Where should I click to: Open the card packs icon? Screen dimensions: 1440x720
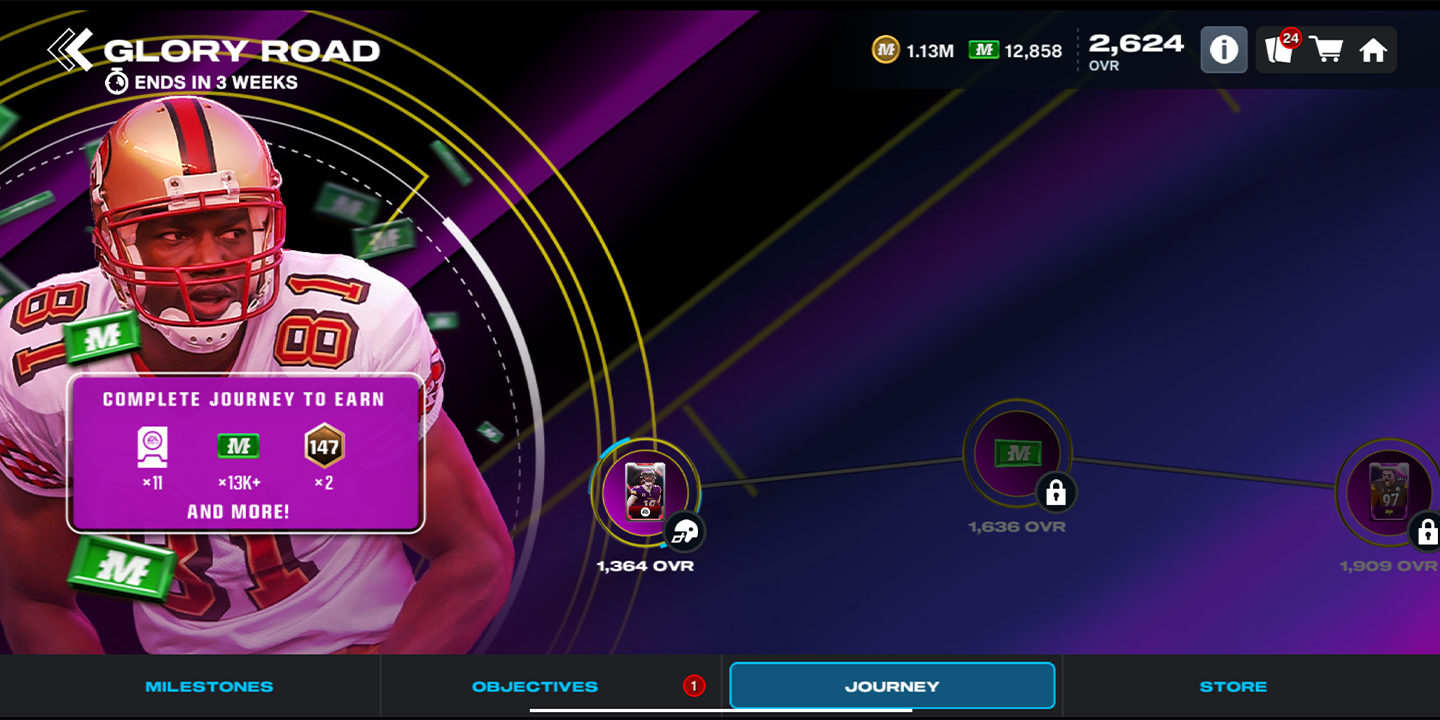(x=1279, y=49)
